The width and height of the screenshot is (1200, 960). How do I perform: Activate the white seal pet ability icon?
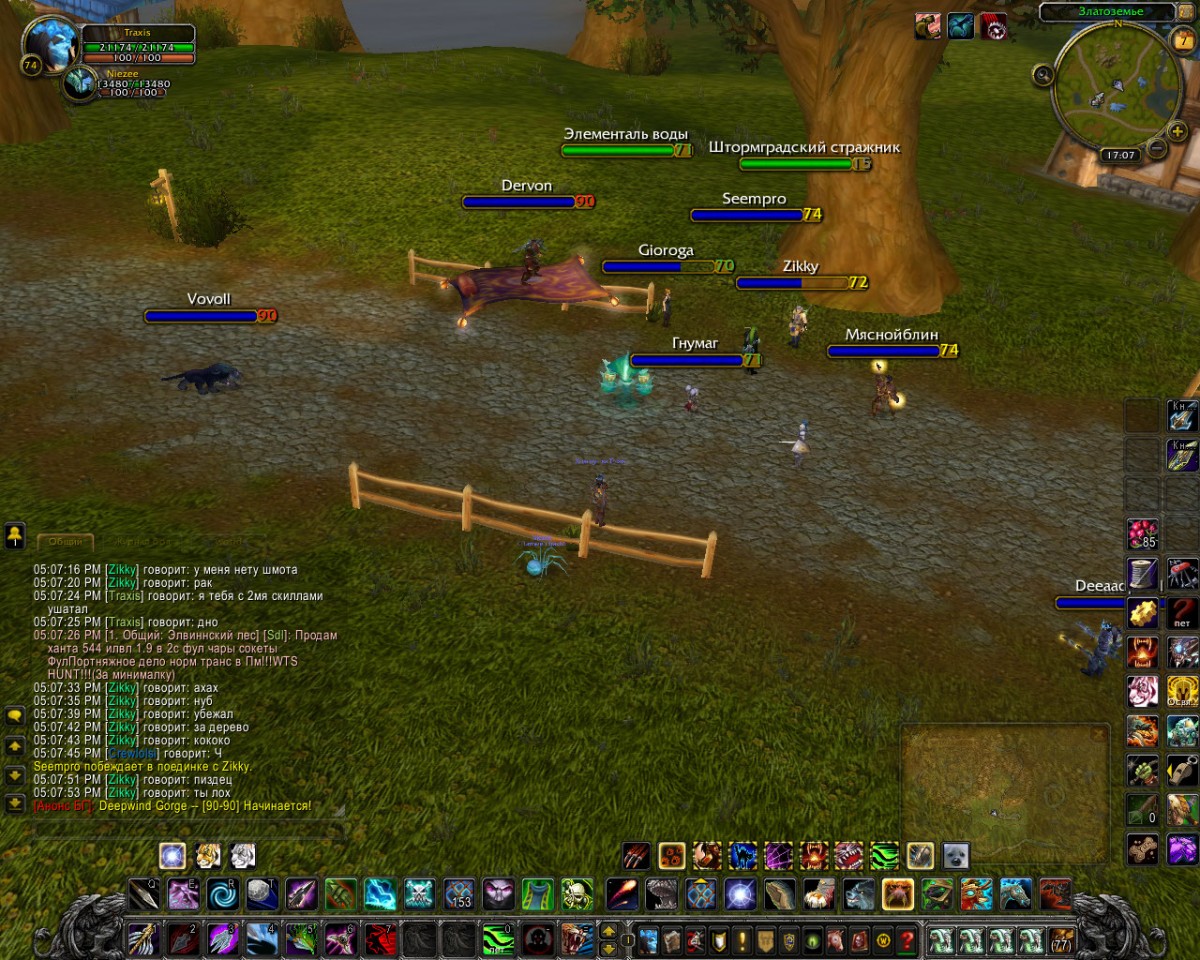(955, 856)
